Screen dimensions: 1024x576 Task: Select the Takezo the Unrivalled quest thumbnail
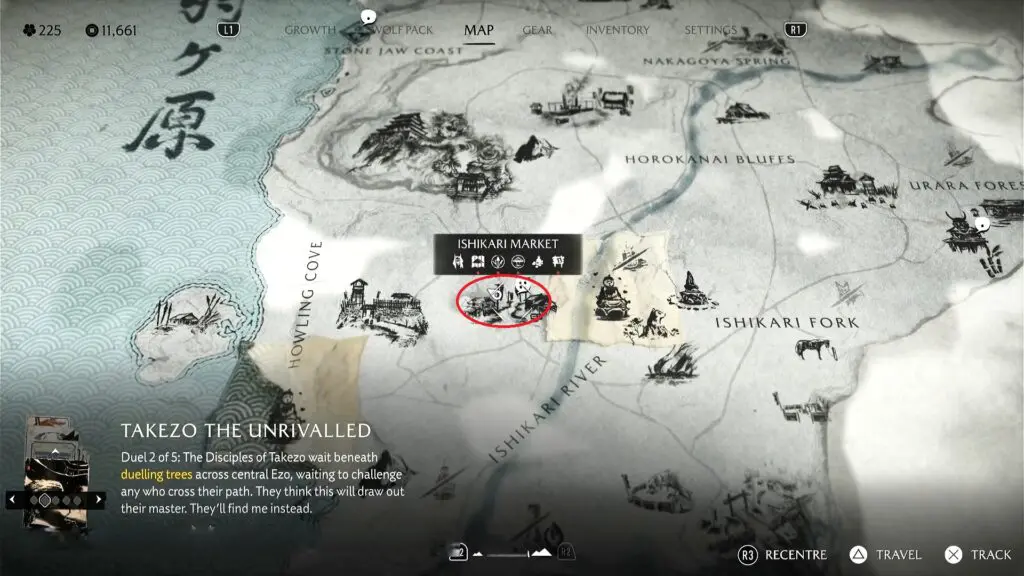(x=56, y=480)
